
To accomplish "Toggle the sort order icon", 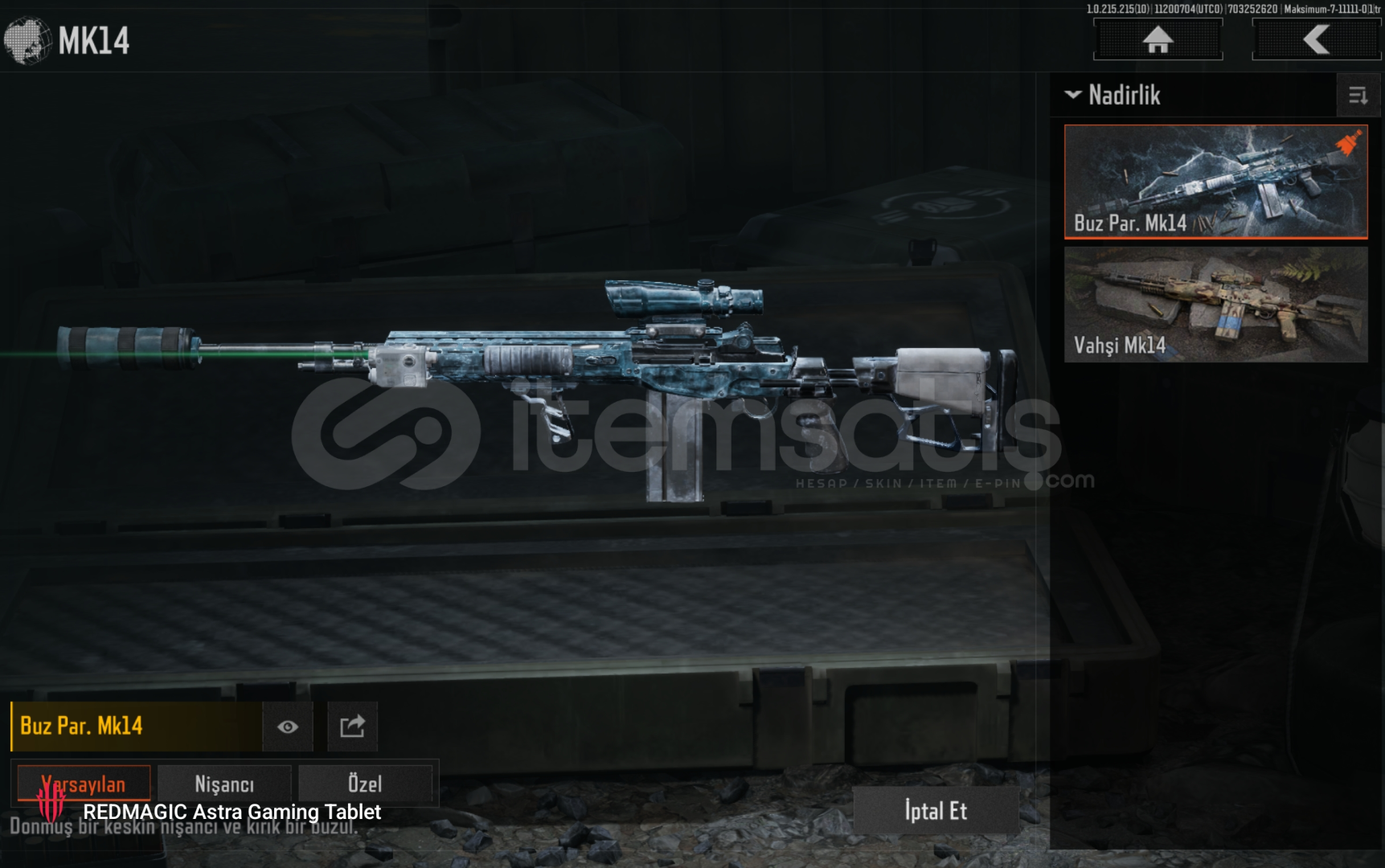I will click(x=1358, y=96).
